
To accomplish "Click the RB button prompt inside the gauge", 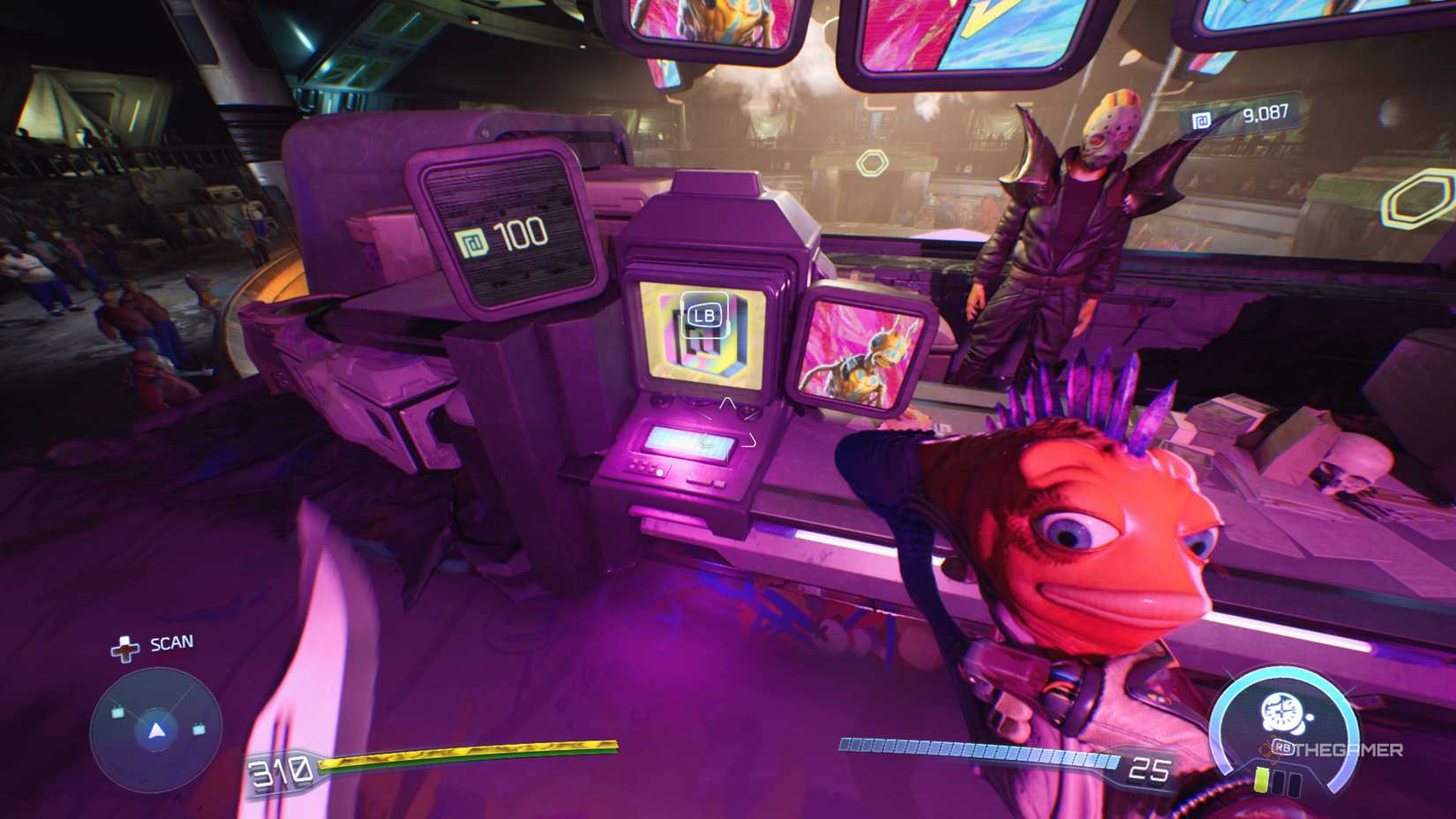I will click(1283, 748).
